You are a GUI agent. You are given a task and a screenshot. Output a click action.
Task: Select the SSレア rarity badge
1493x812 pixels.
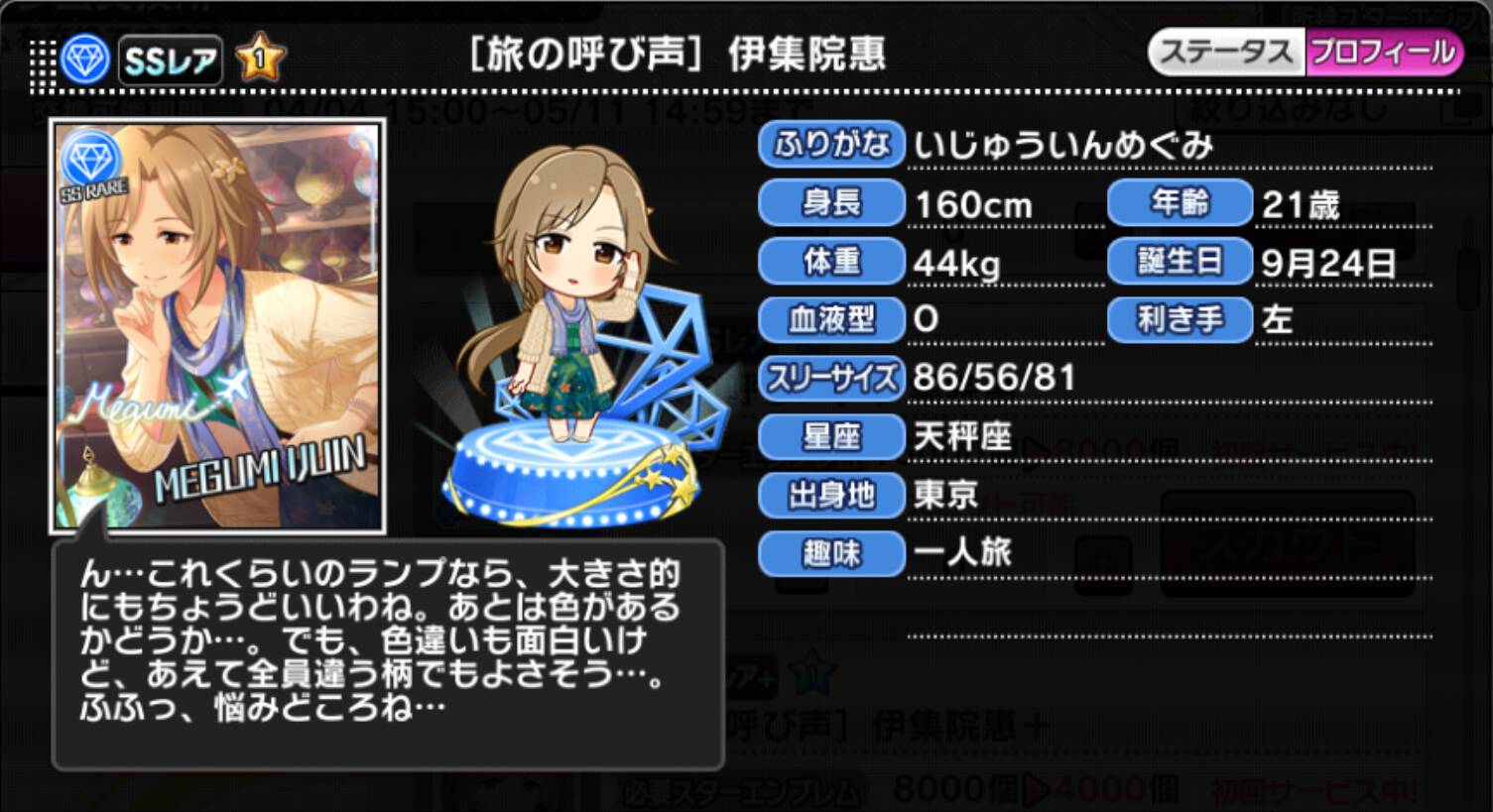click(171, 58)
